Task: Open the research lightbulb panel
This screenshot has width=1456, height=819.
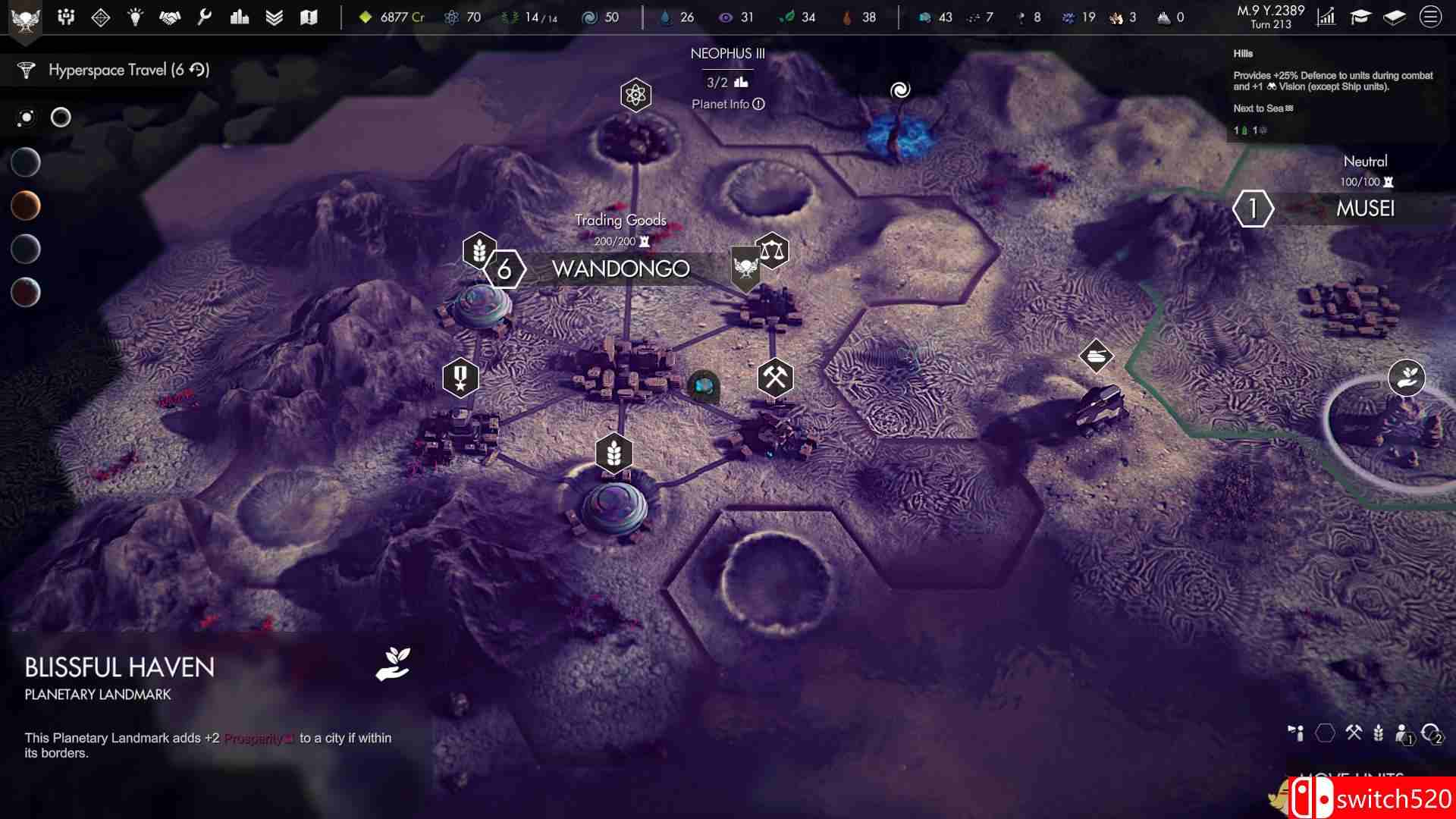Action: pos(135,17)
